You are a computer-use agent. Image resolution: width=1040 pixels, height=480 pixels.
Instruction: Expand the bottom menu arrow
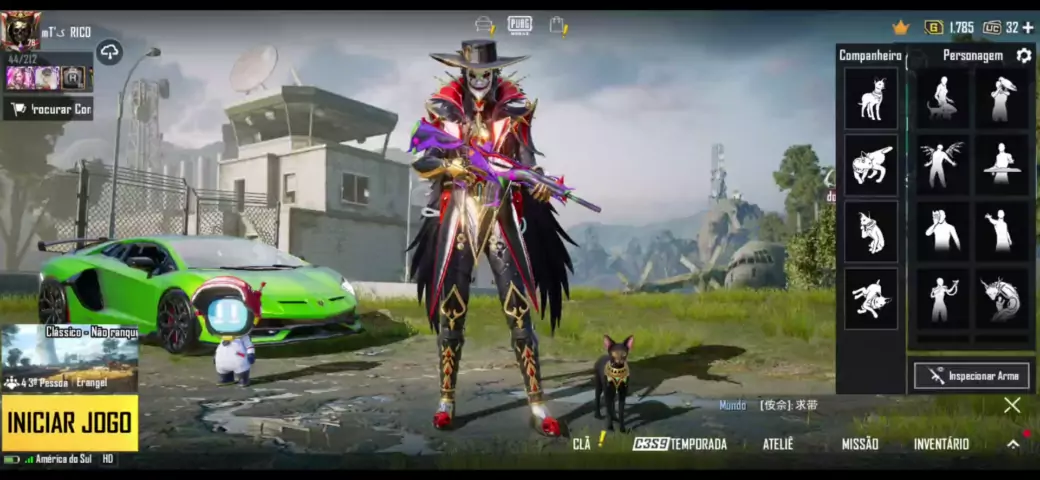pos(1013,444)
